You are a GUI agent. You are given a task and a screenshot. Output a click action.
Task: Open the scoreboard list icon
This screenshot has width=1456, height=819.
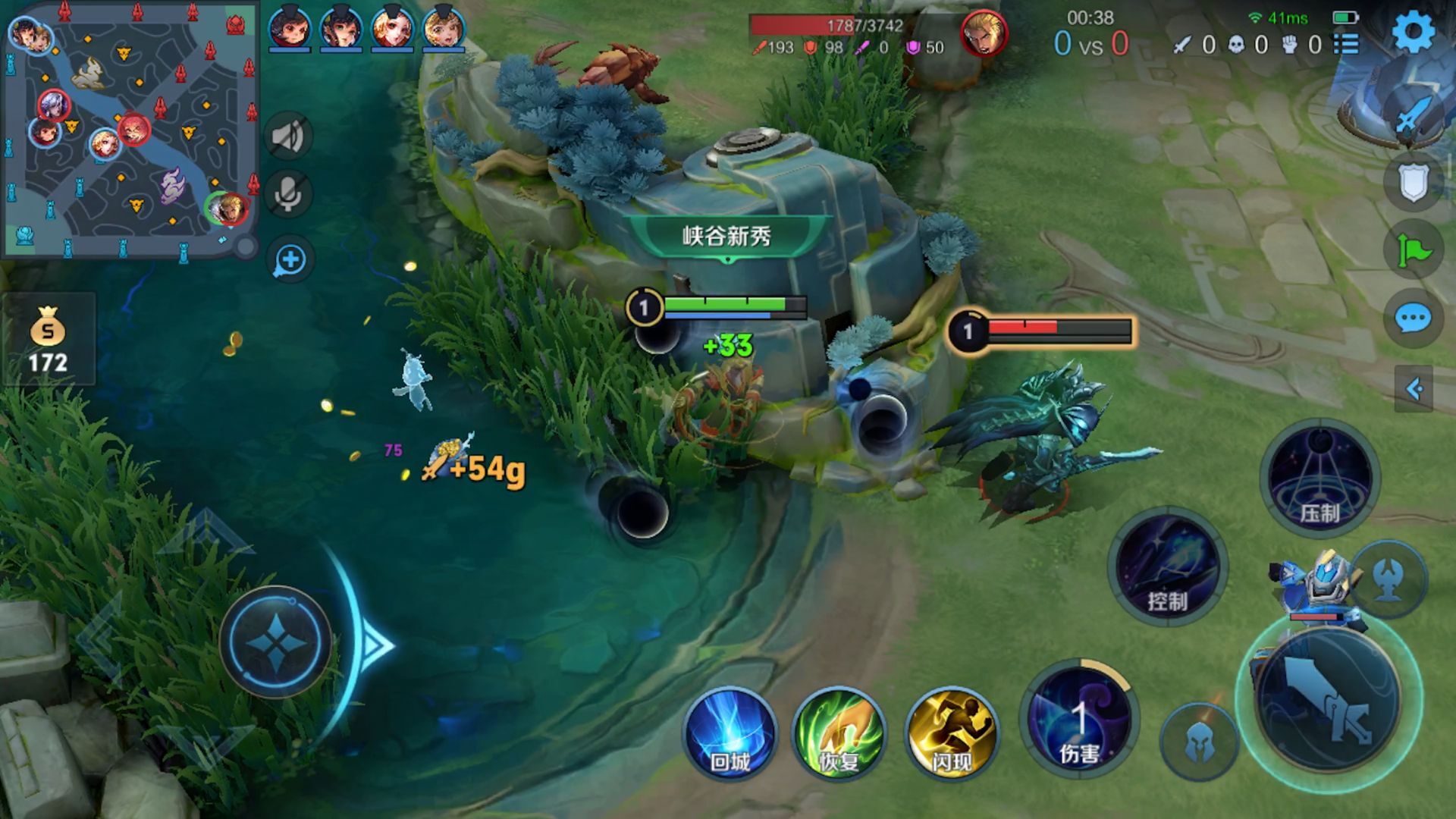[1346, 44]
